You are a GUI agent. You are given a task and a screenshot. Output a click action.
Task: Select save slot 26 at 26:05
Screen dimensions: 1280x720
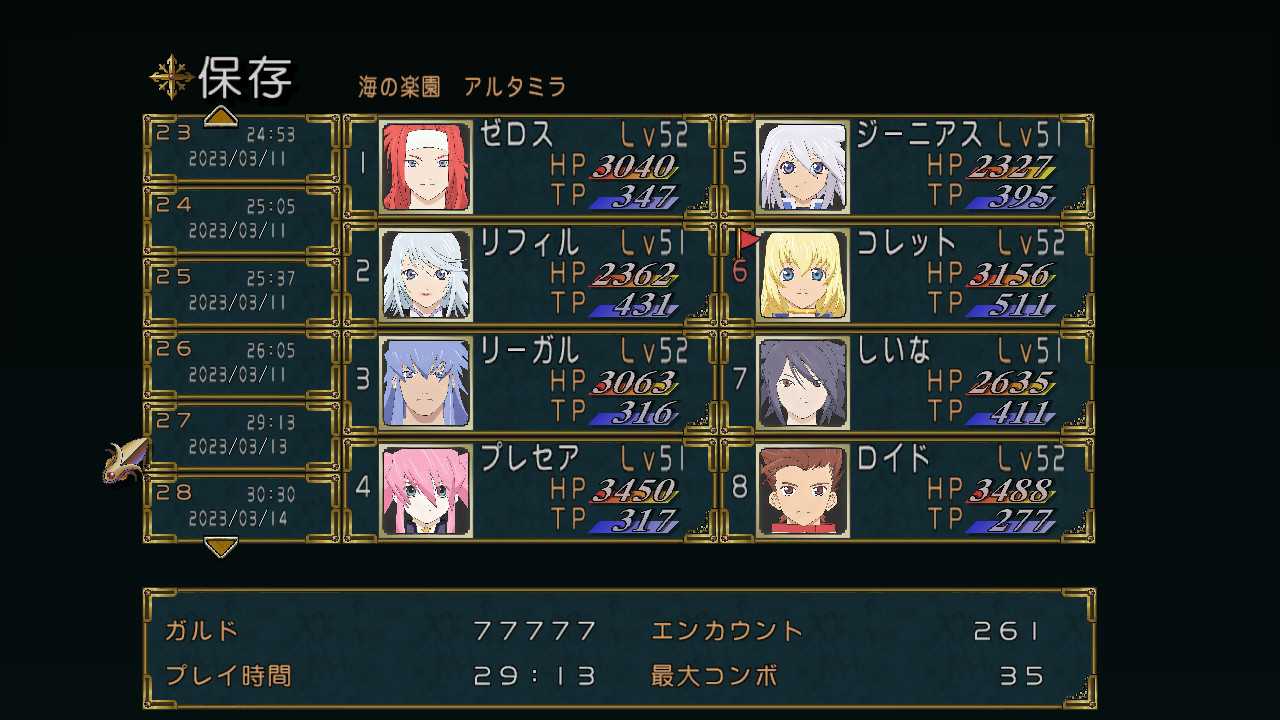click(x=241, y=363)
